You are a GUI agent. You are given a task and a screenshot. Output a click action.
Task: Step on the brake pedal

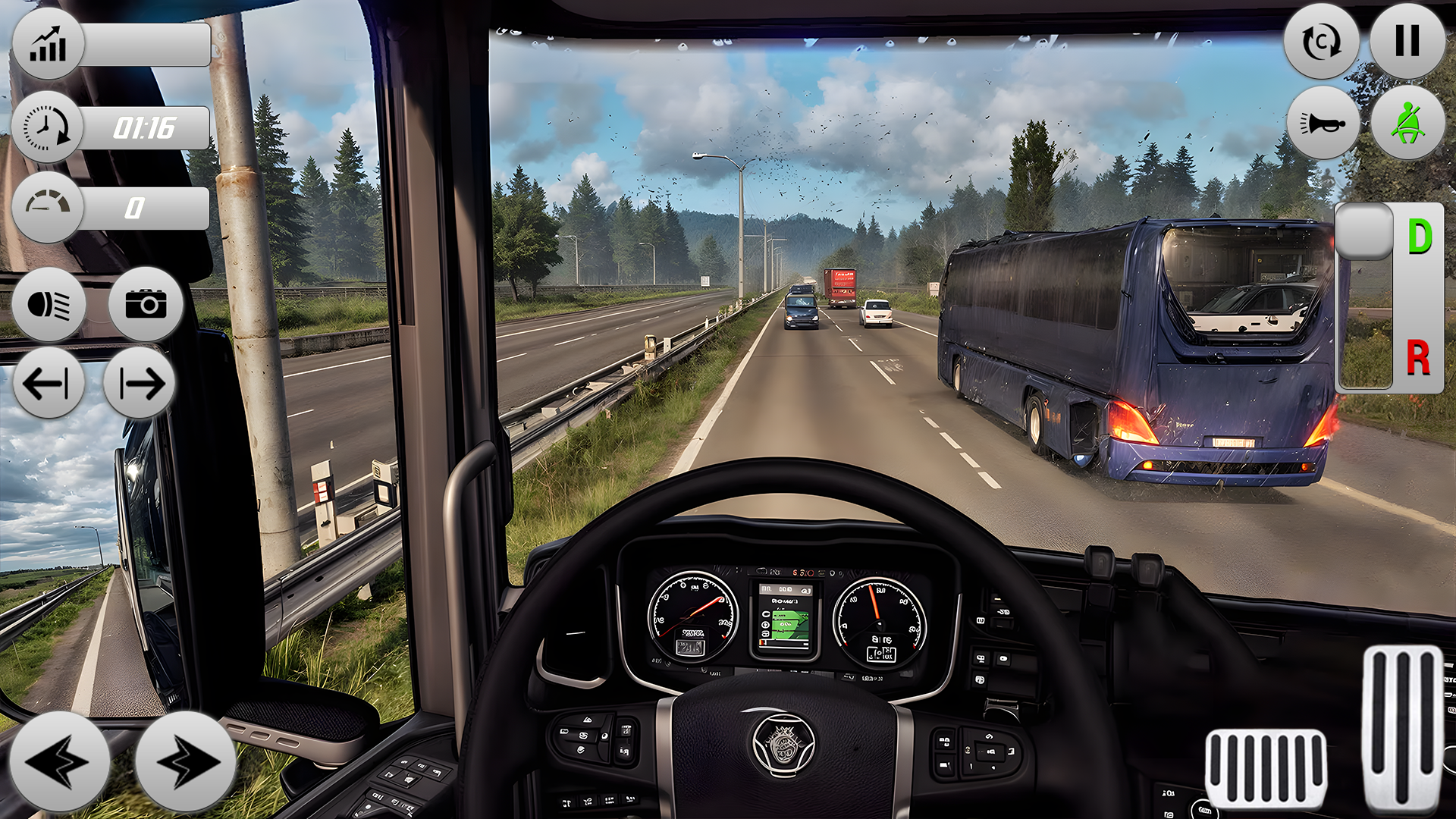pos(1266,767)
